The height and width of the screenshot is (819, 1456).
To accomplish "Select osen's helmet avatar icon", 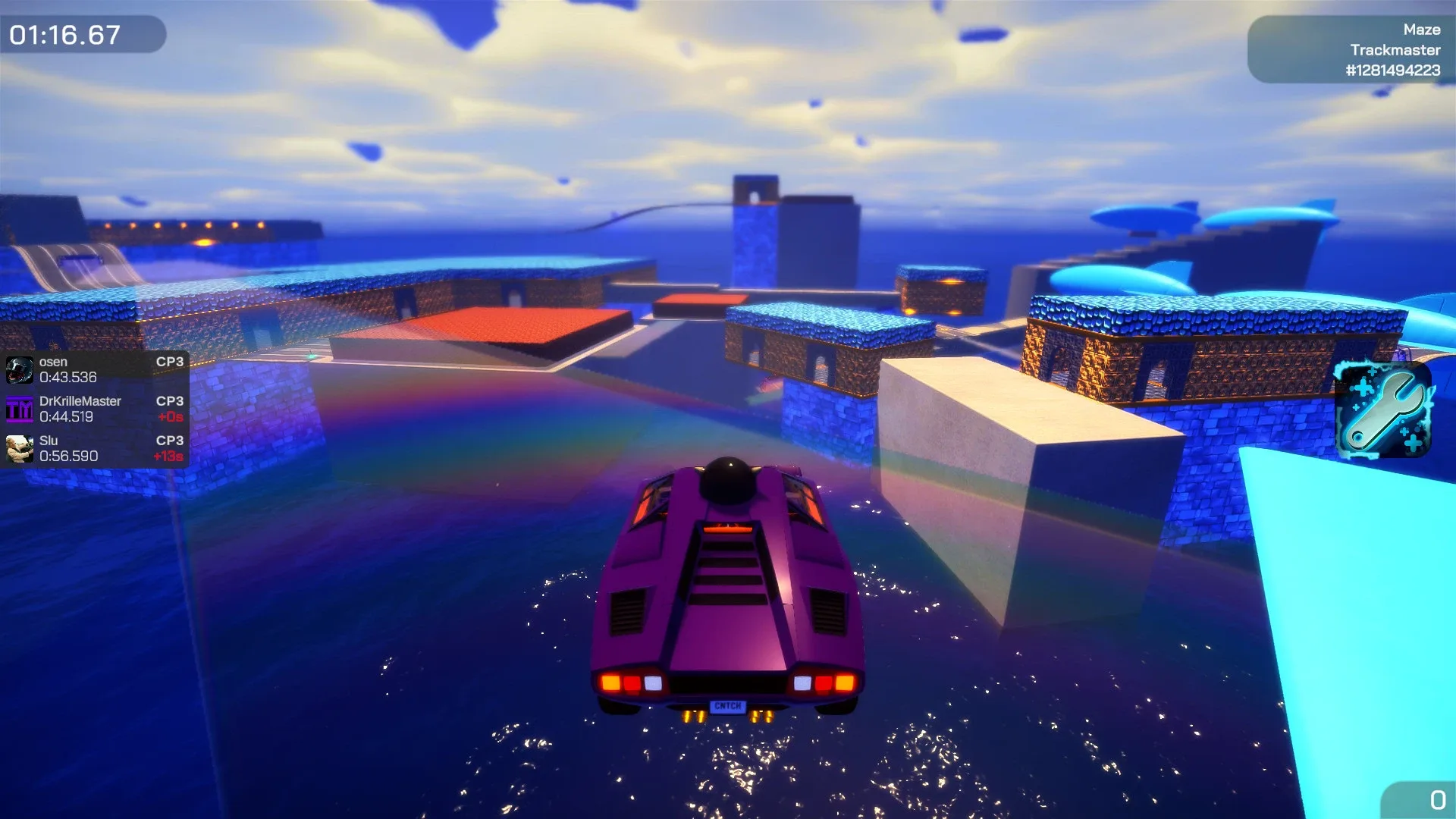I will pos(17,369).
